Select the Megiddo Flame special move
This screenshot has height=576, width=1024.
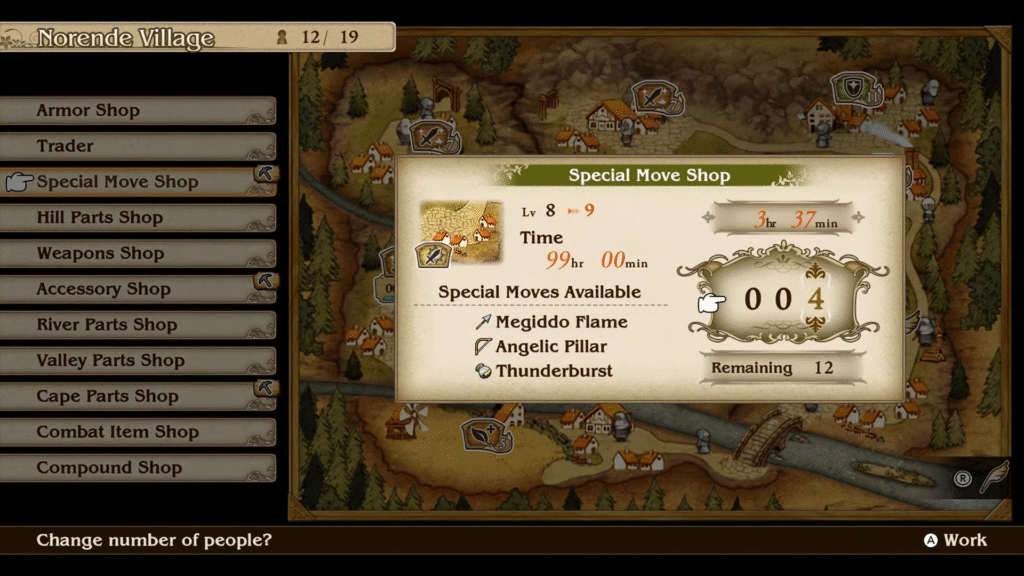point(561,322)
